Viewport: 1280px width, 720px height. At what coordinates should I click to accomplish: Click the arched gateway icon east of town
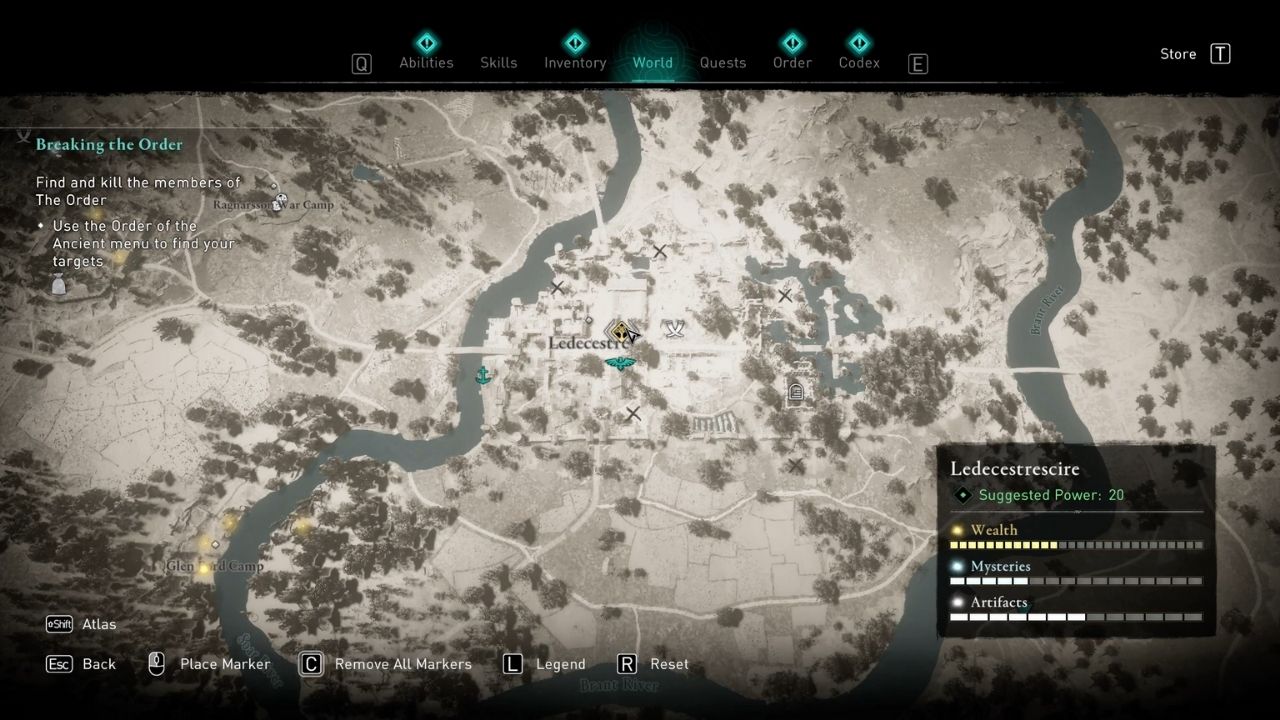795,392
